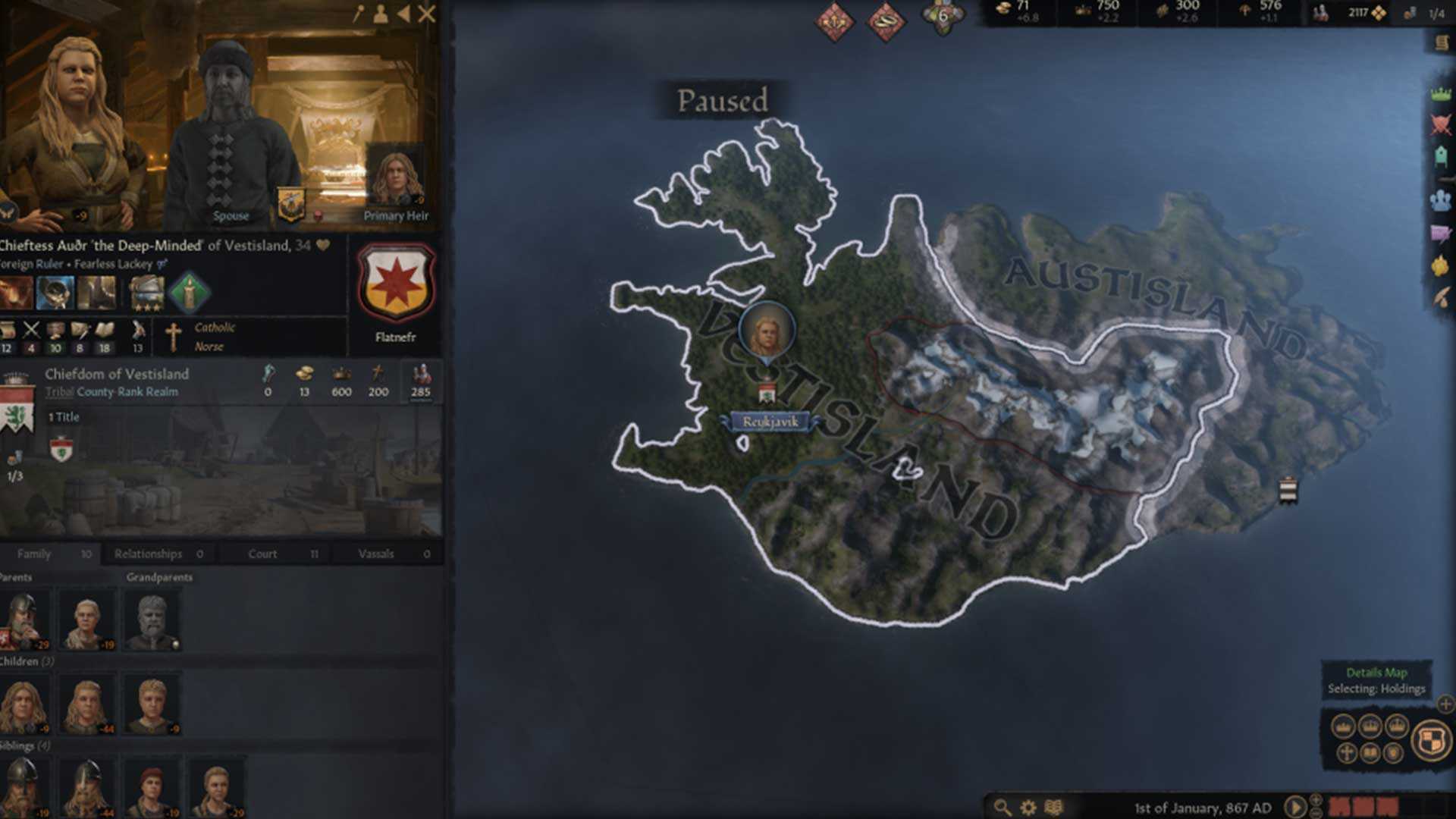Open the green crown realm menu
Viewport: 1456px width, 819px height.
click(1440, 94)
